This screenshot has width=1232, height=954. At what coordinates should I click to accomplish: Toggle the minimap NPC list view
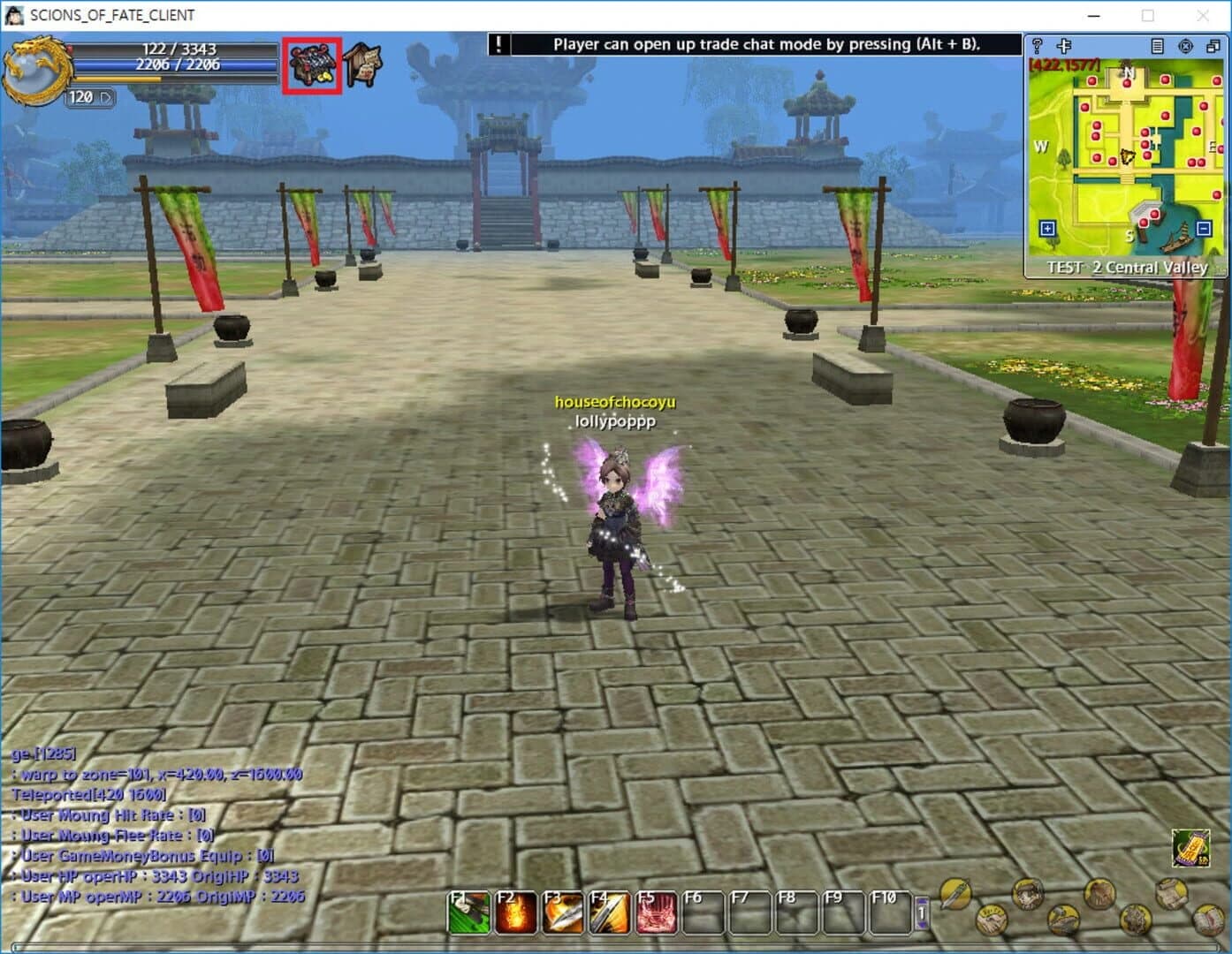point(1157,46)
